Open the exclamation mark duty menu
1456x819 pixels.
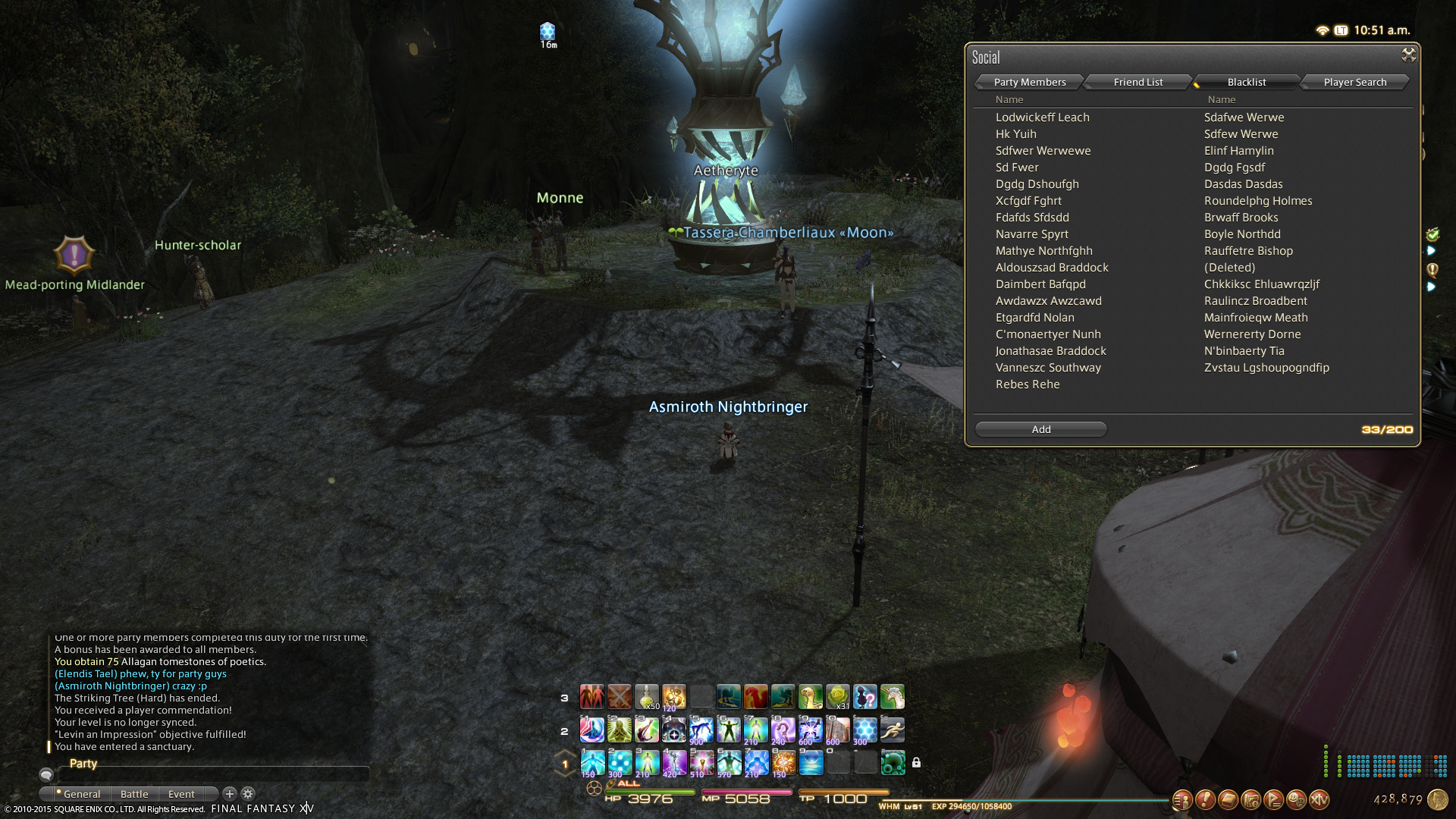pos(1205,799)
